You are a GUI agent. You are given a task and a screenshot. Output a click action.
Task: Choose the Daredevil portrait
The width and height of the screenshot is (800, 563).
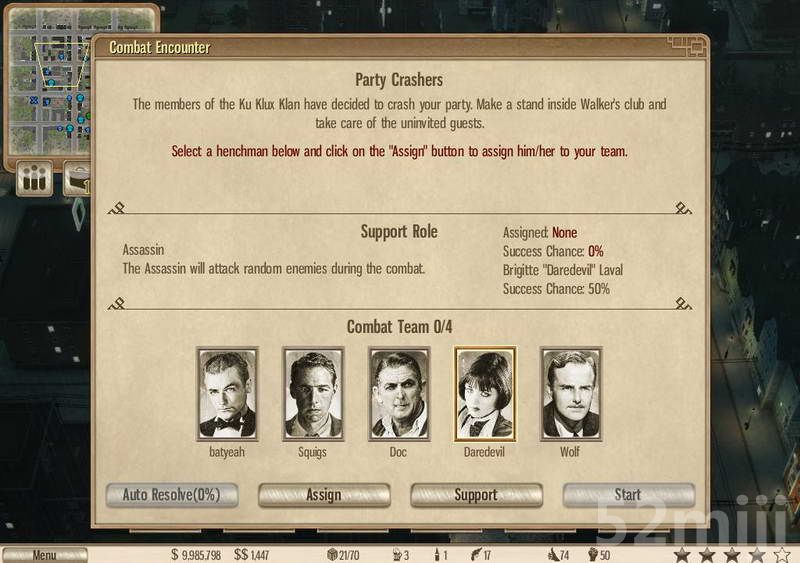click(485, 394)
